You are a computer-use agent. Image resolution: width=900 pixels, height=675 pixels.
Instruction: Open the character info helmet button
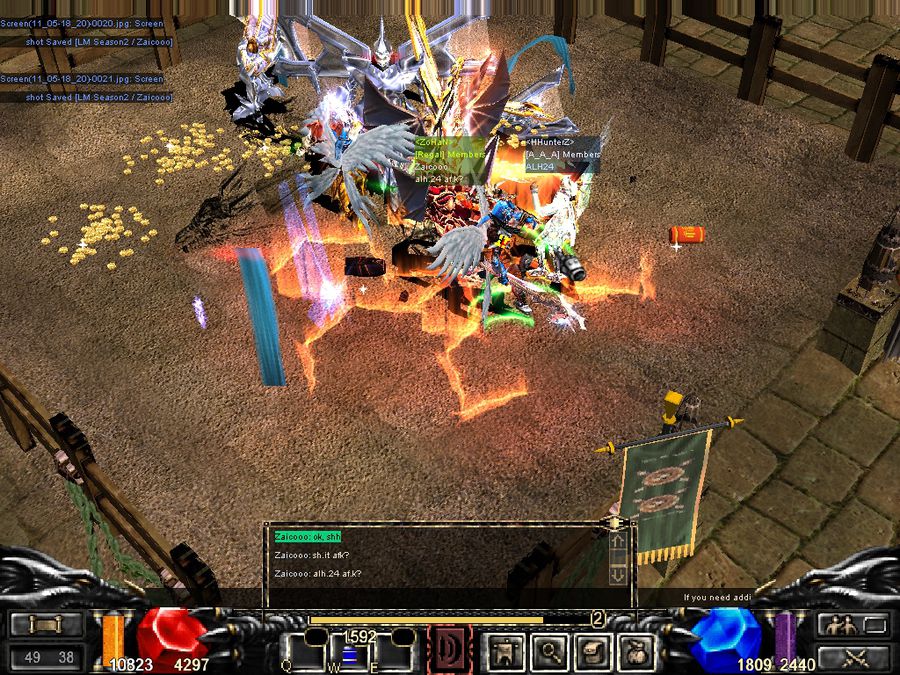506,652
